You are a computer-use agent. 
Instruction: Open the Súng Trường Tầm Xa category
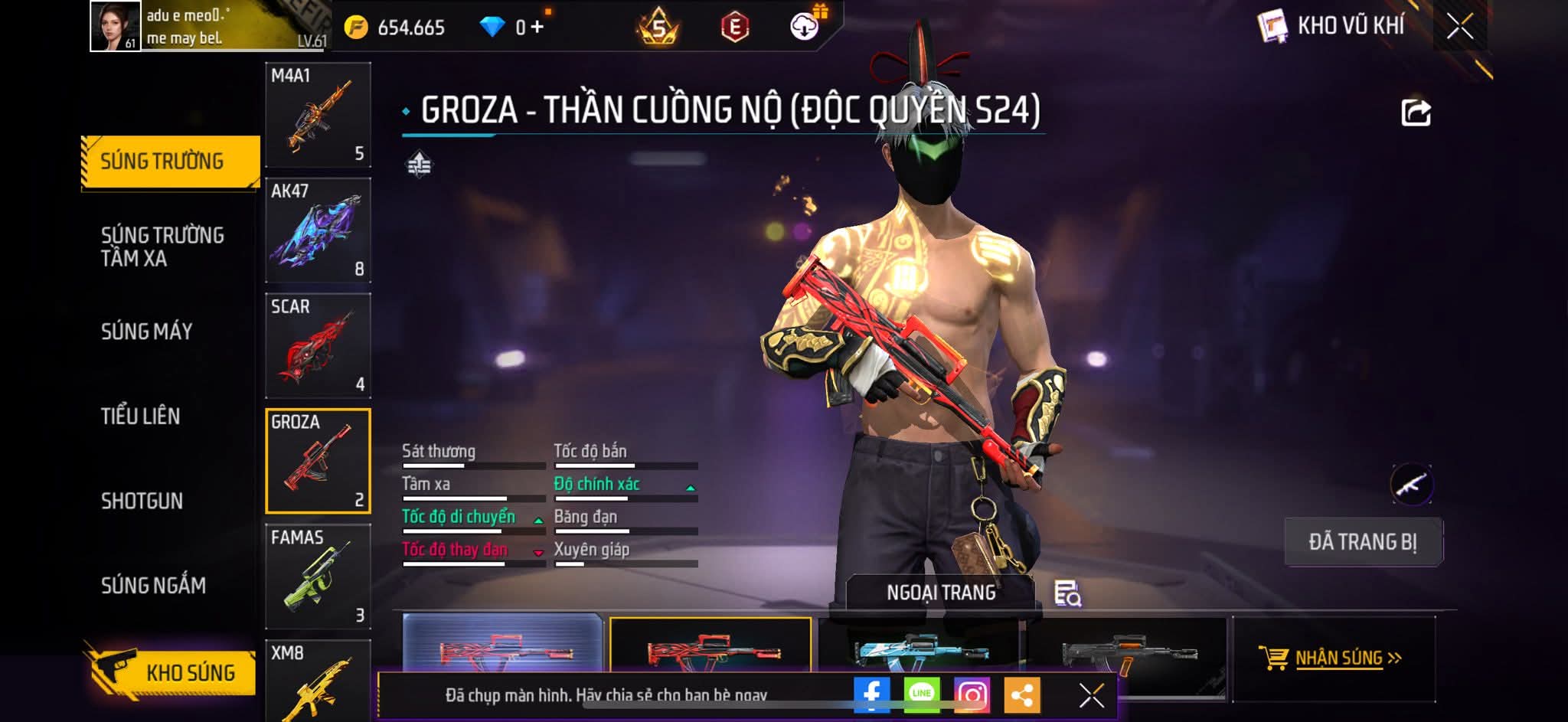[x=162, y=247]
